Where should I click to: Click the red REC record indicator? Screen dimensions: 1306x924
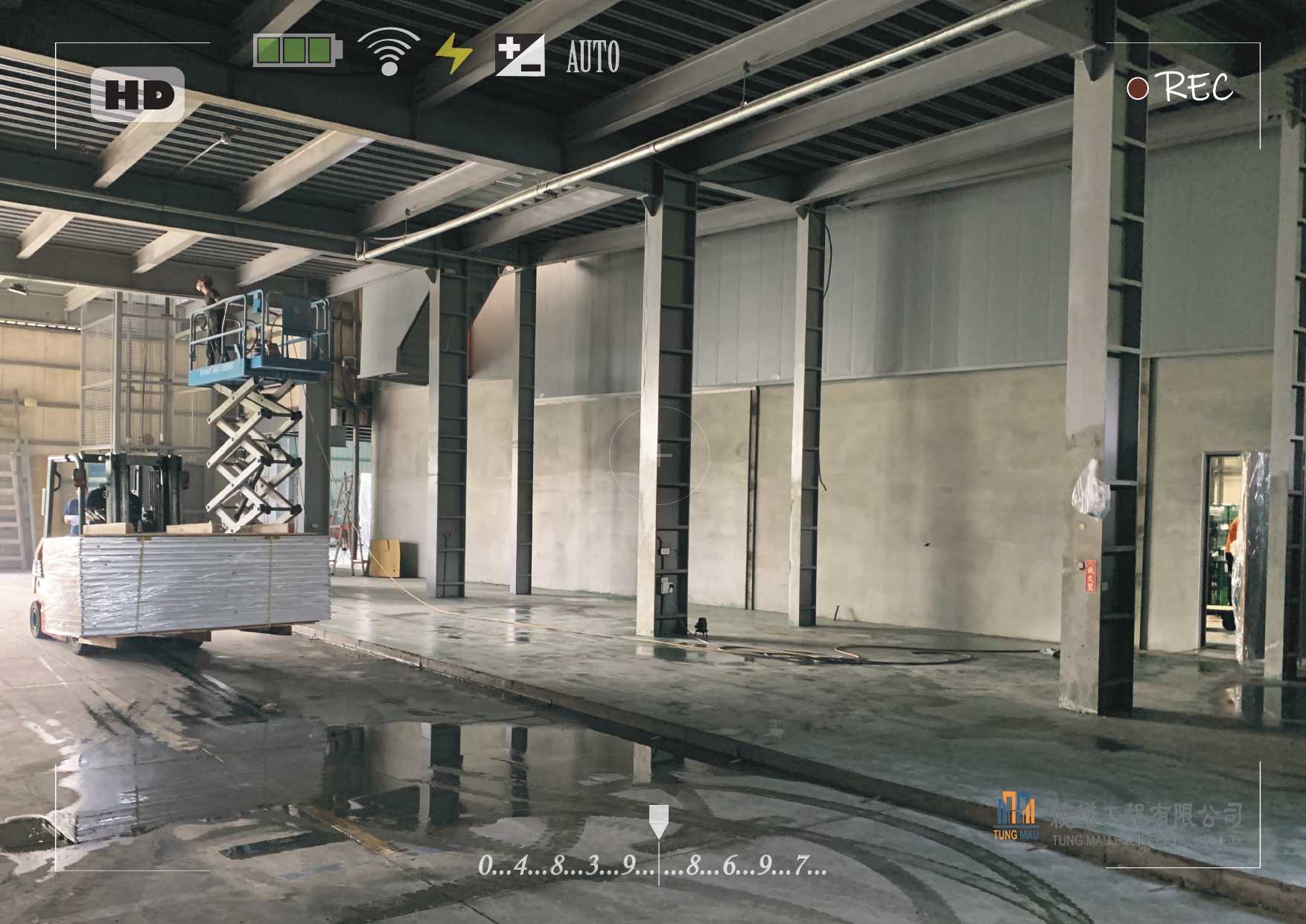(1137, 88)
